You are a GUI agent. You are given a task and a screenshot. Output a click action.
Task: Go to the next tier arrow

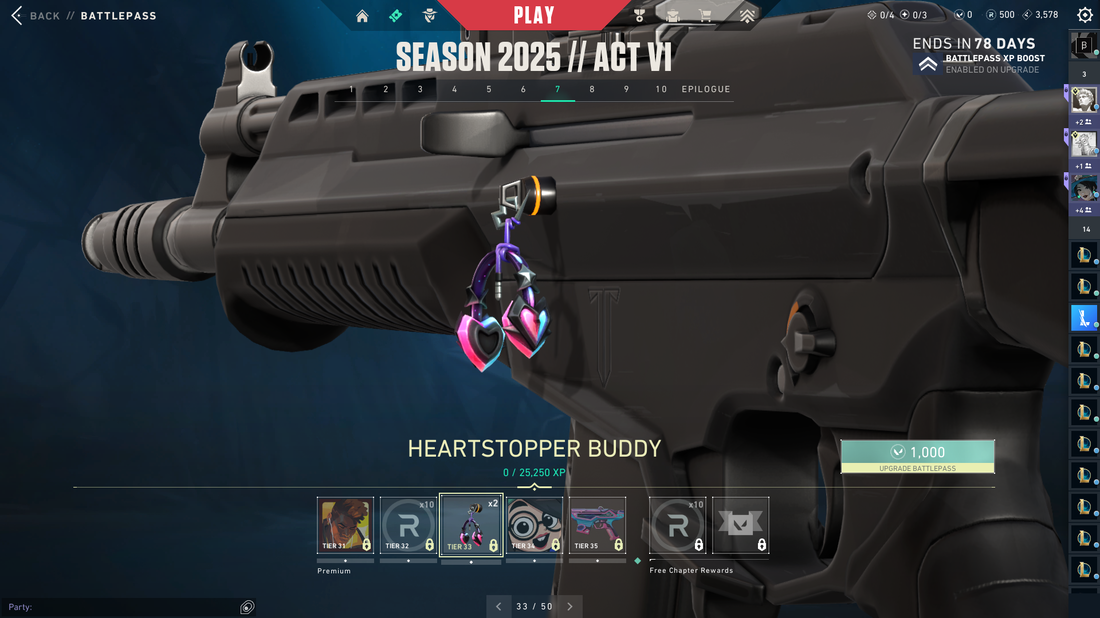pos(570,606)
